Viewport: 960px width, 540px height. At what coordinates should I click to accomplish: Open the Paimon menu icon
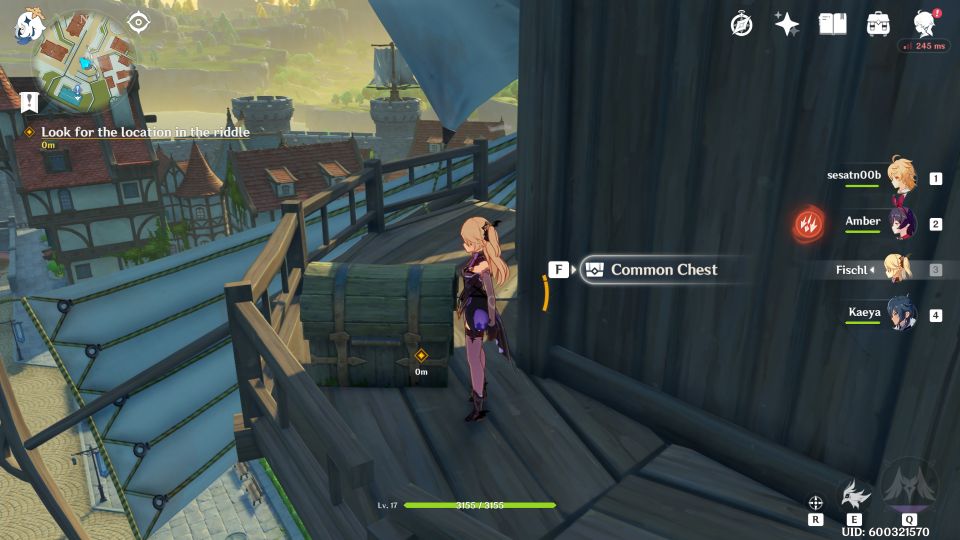pos(26,27)
